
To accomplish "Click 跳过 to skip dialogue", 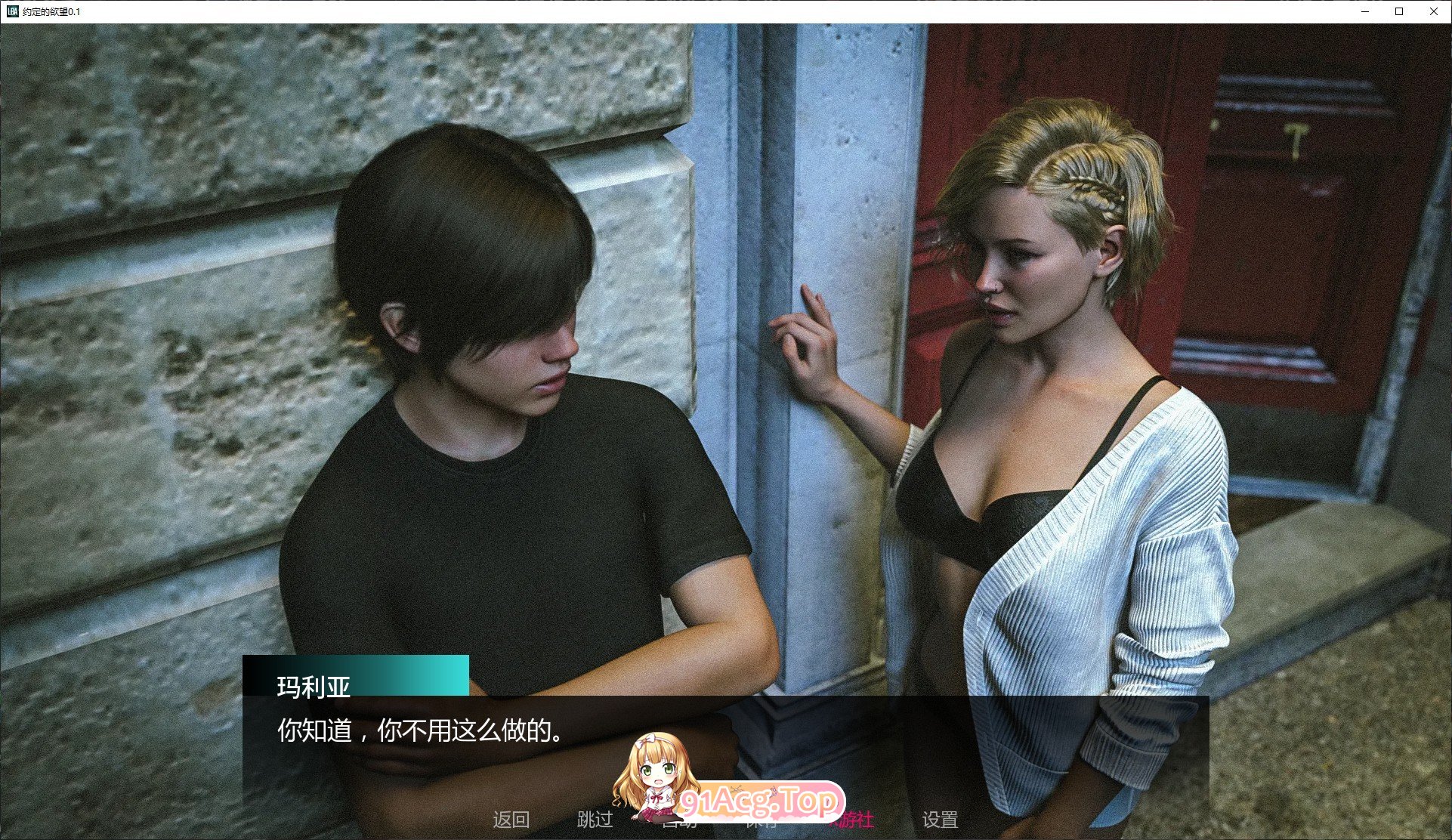I will click(597, 820).
